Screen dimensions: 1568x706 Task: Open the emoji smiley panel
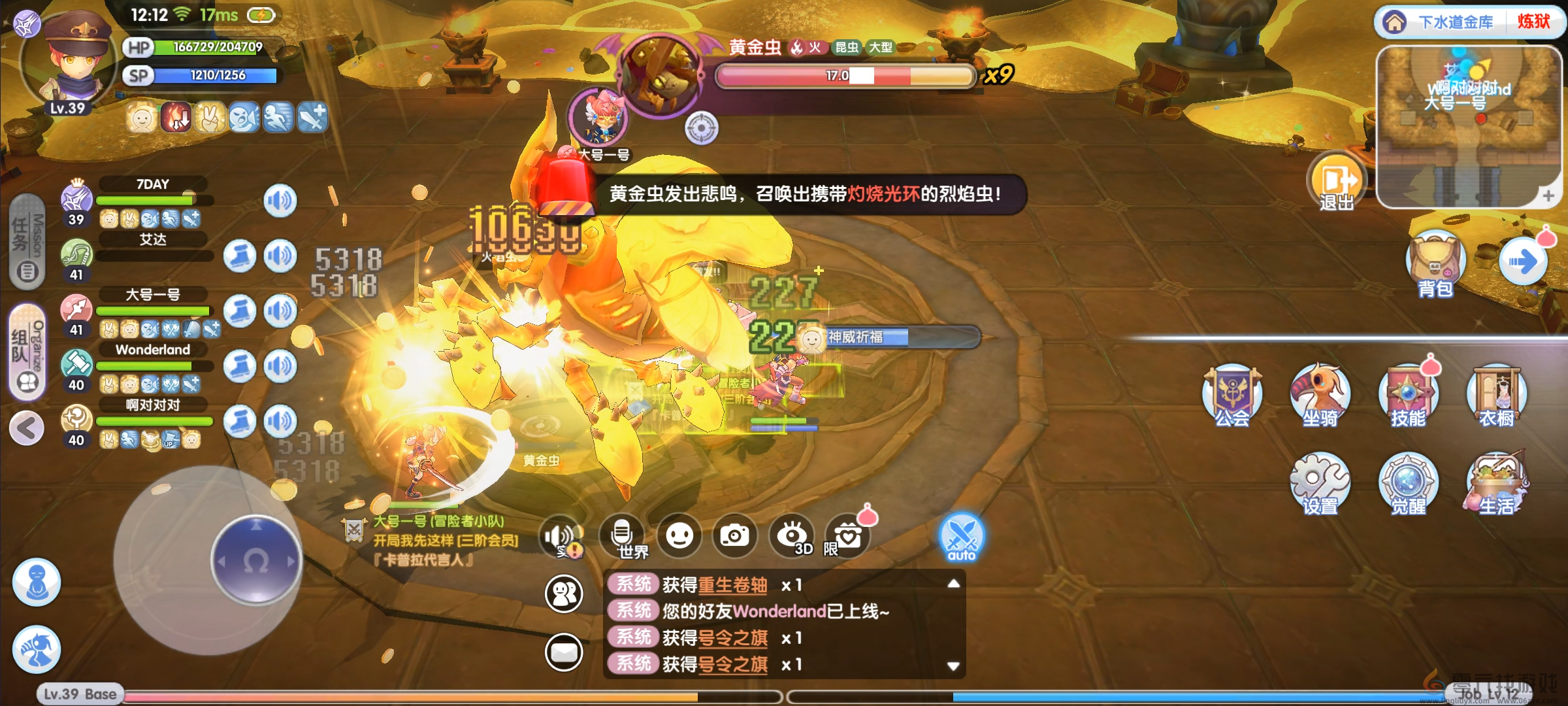point(679,536)
